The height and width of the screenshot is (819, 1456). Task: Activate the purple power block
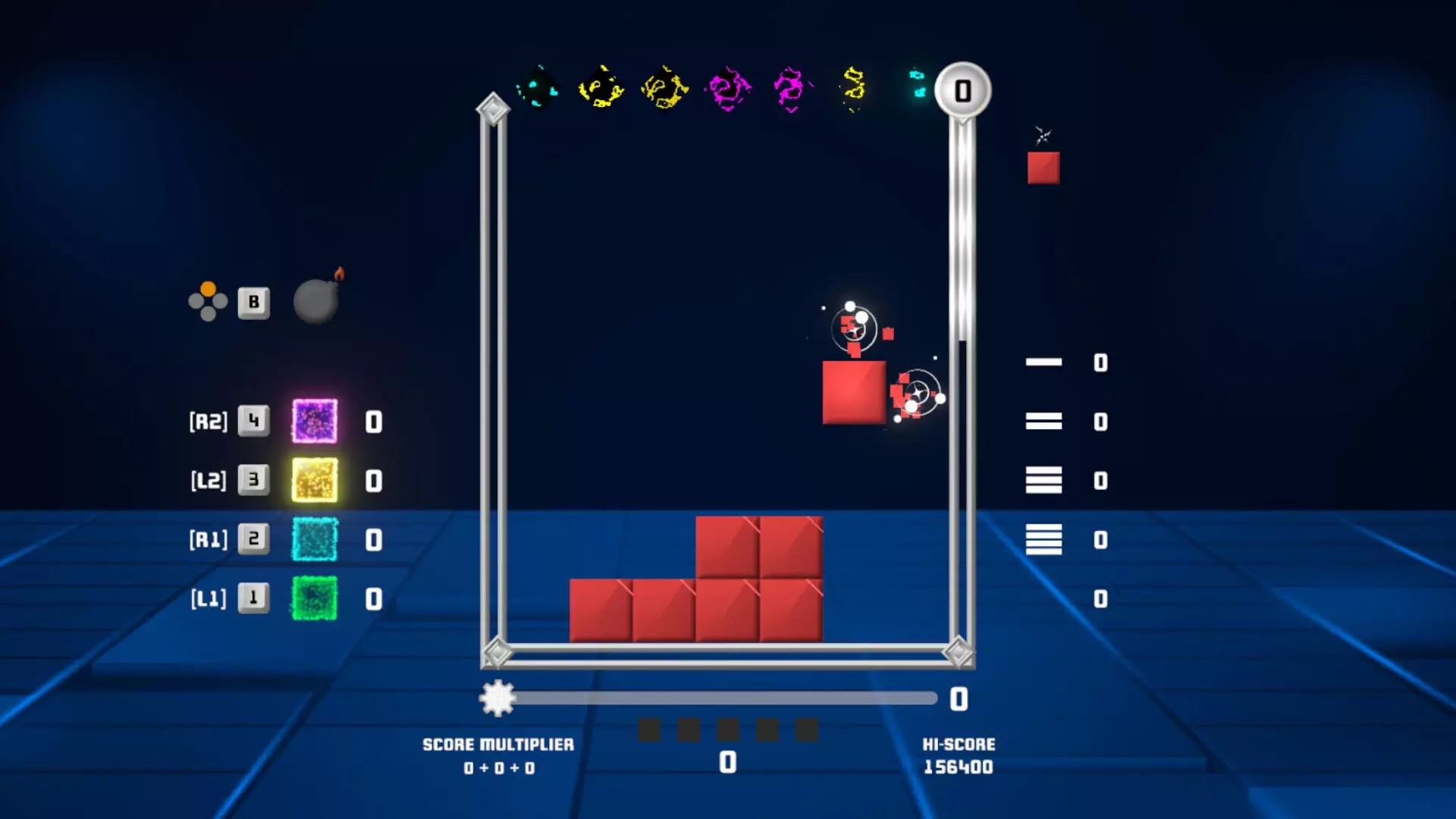point(315,421)
